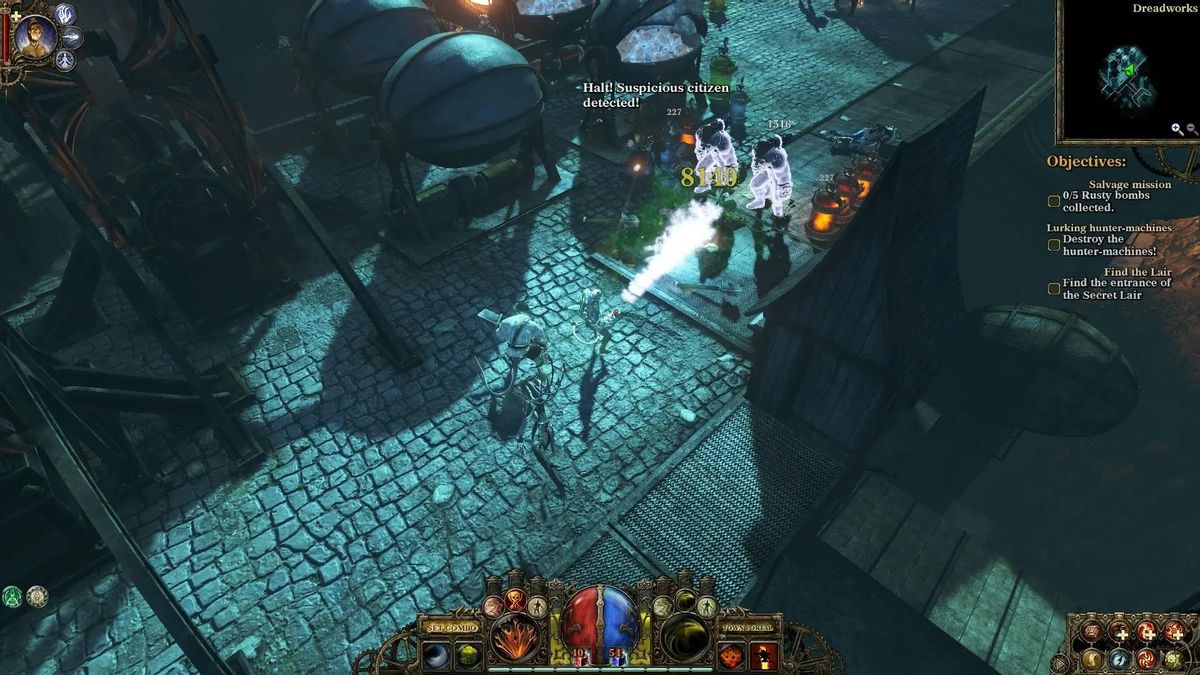The width and height of the screenshot is (1200, 675).
Task: Activate the burning silhouette quick slot
Action: coord(764,656)
